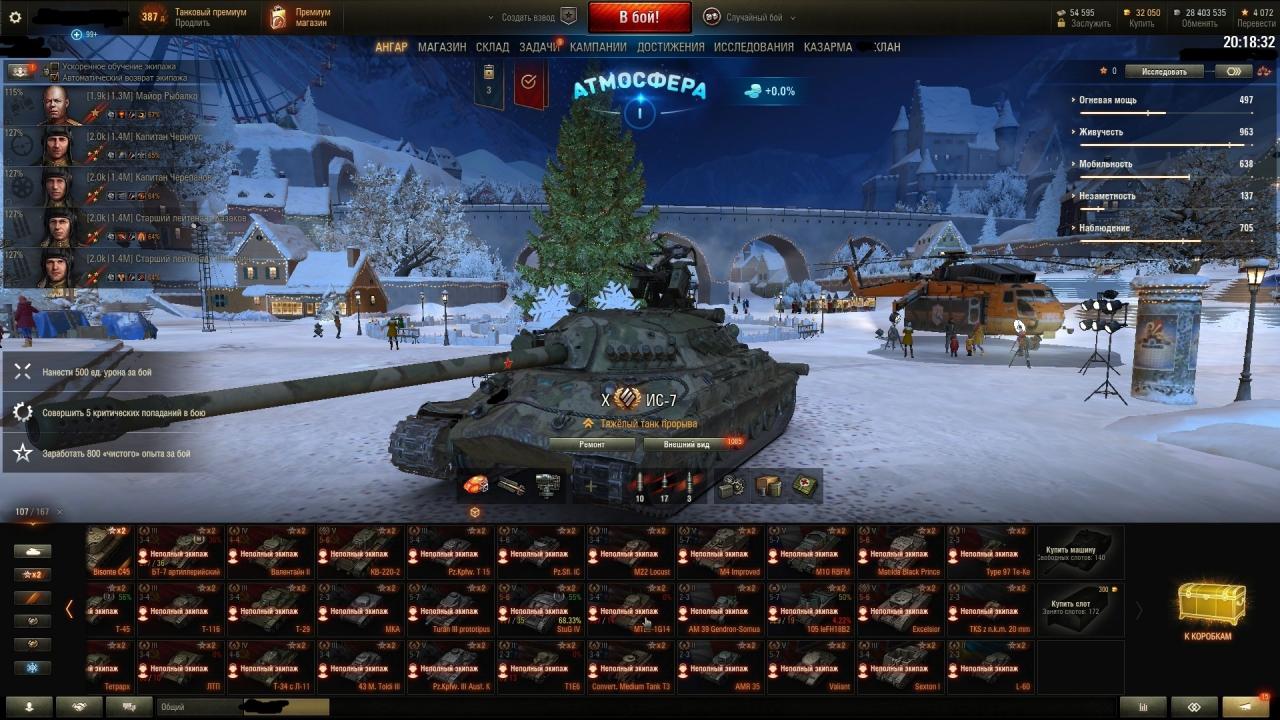Open the Магазин tab

[441, 47]
